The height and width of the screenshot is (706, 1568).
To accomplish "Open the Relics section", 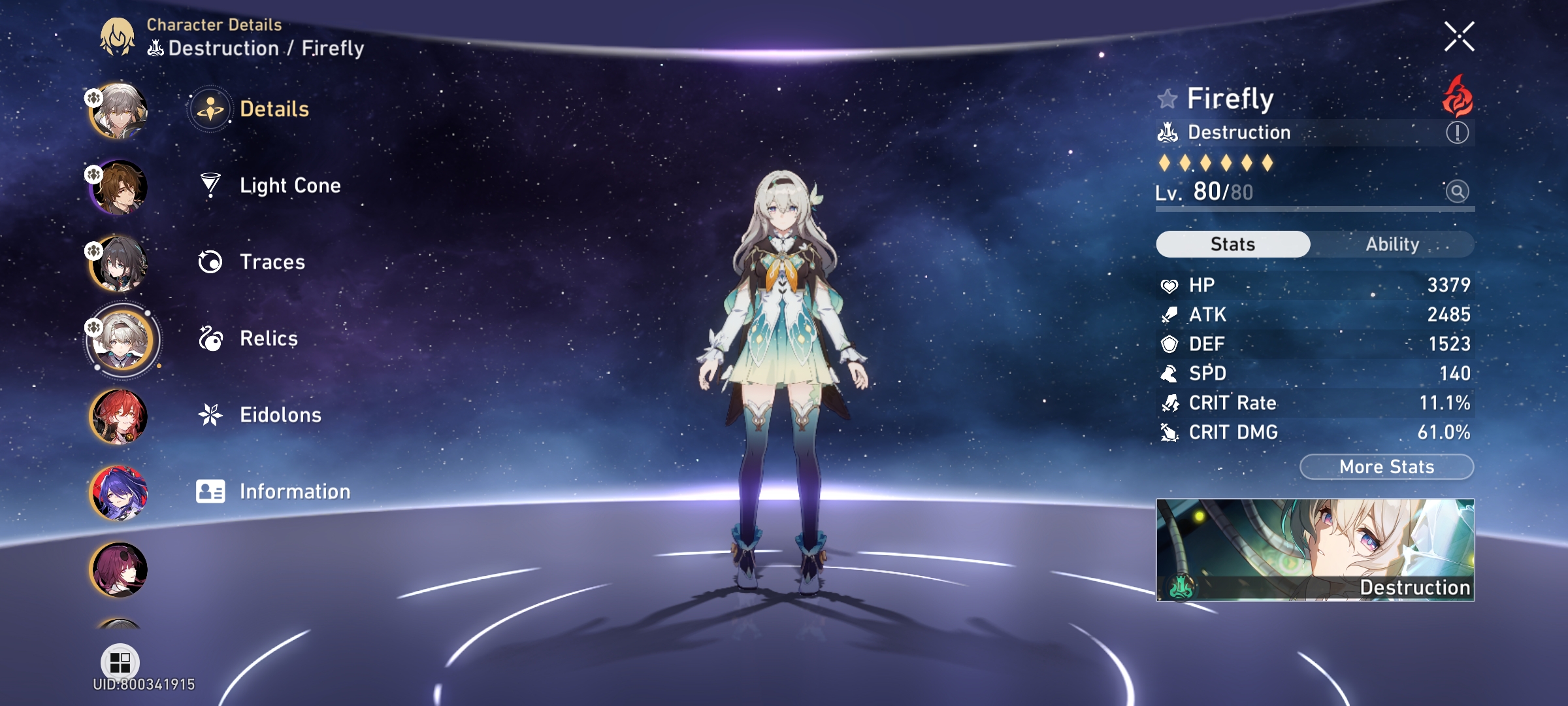I will point(267,338).
